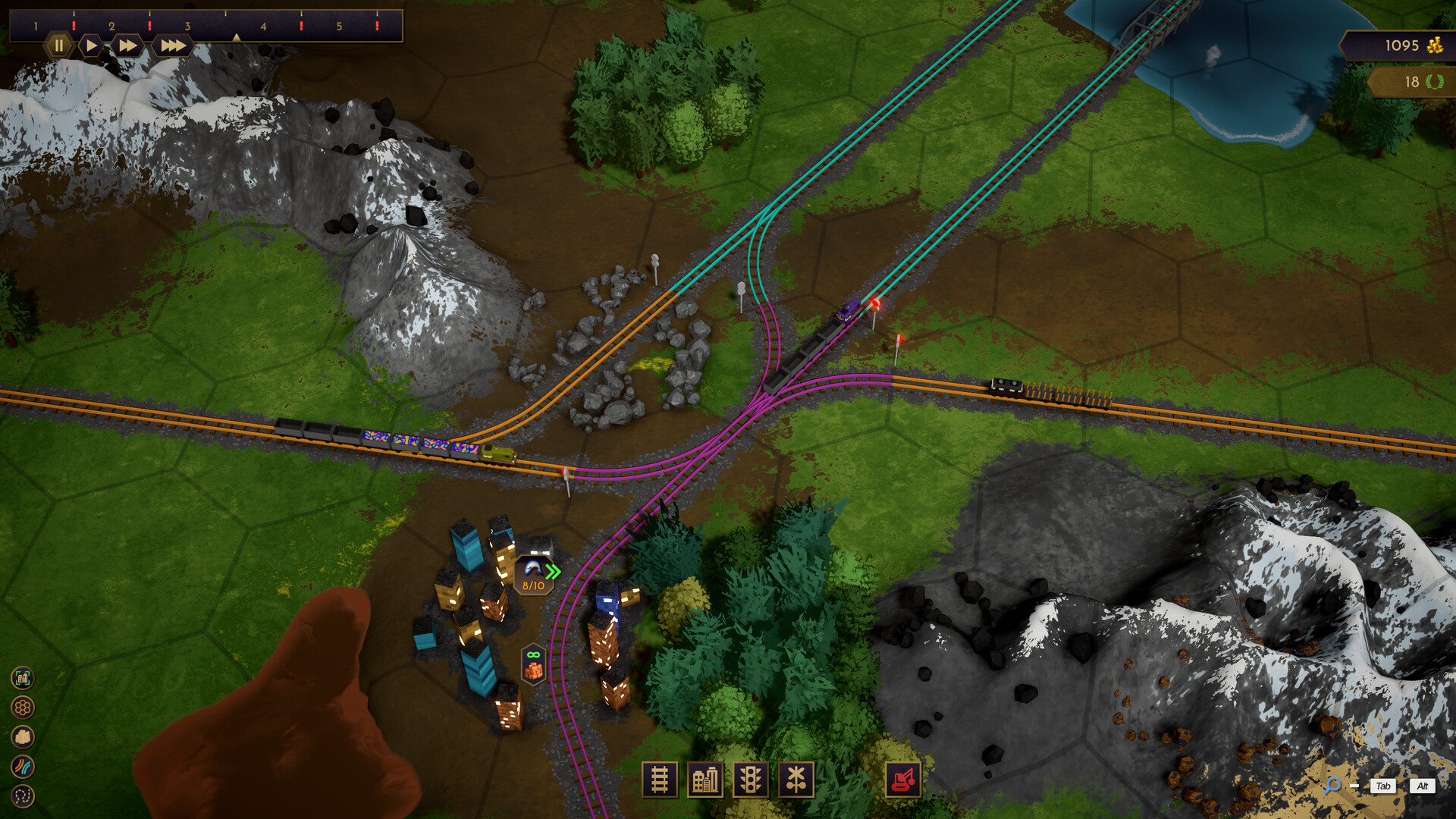
Task: Click the building selection icon at bottom left
Action: click(22, 679)
